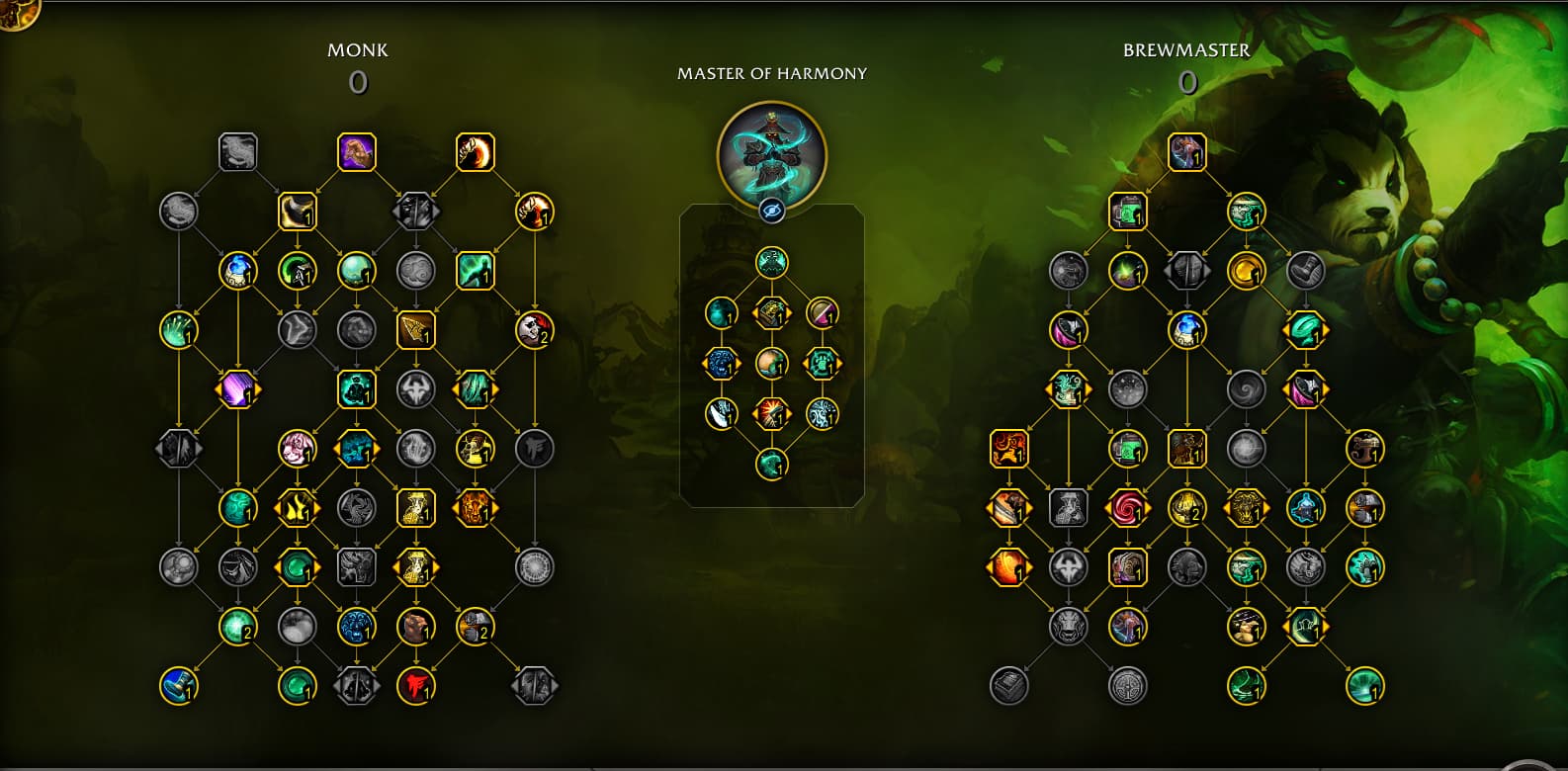Choose the green keg talent in Brewmaster tree

(1127, 211)
